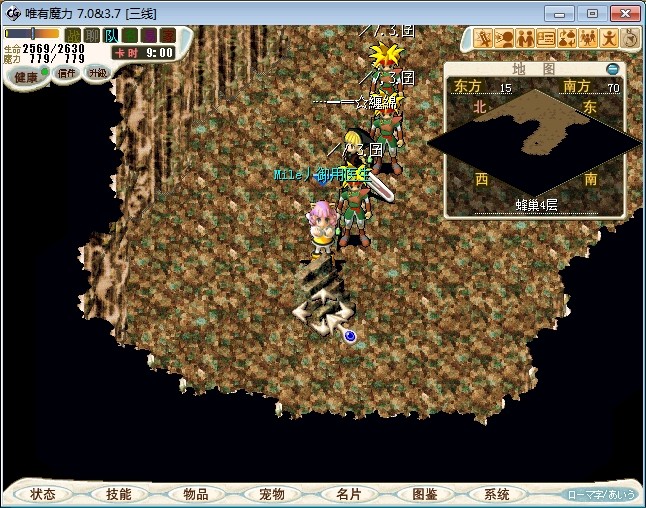This screenshot has height=508, width=646.
Task: Open the 物品 items menu
Action: pos(195,494)
